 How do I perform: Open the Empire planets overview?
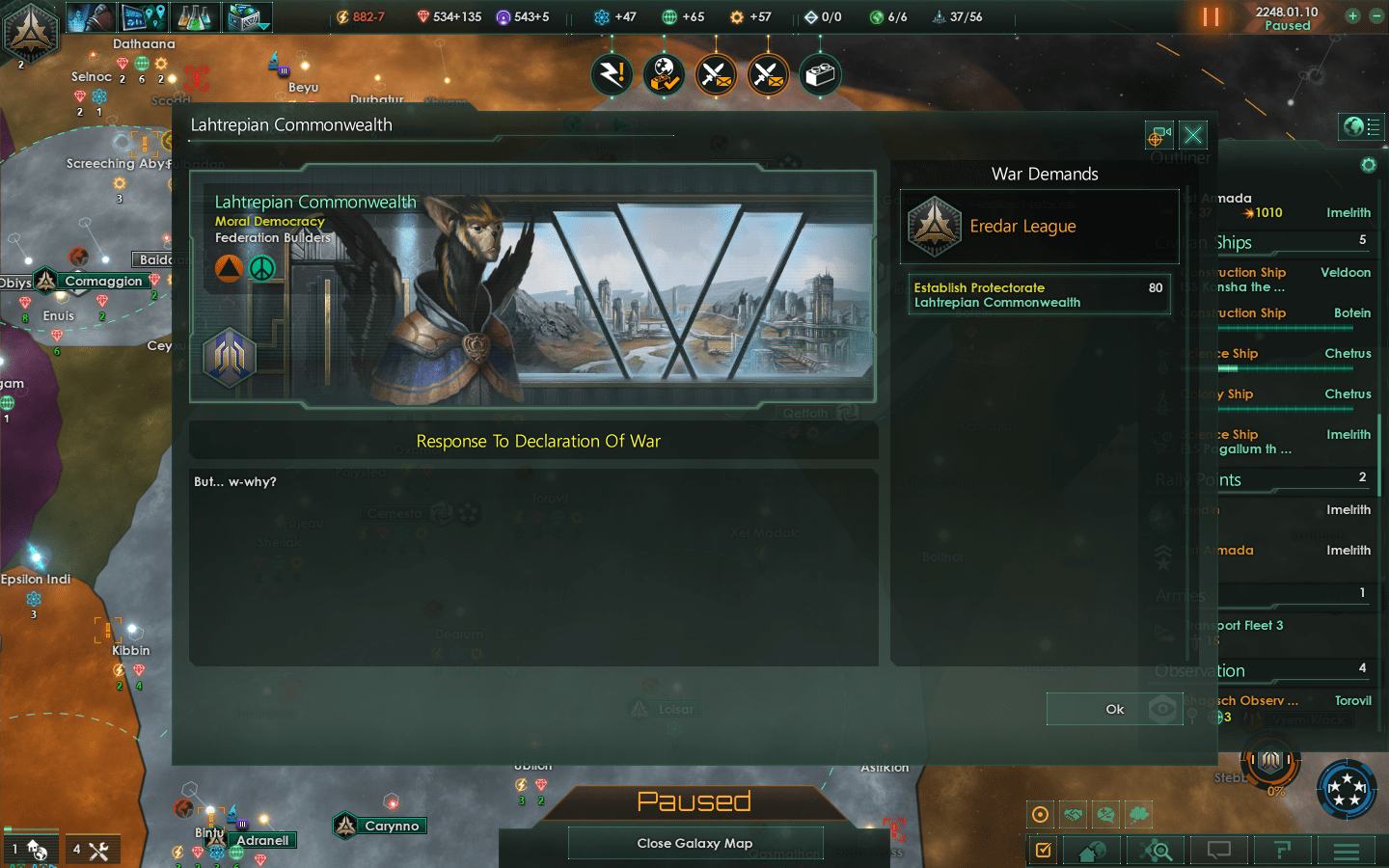[x=145, y=16]
